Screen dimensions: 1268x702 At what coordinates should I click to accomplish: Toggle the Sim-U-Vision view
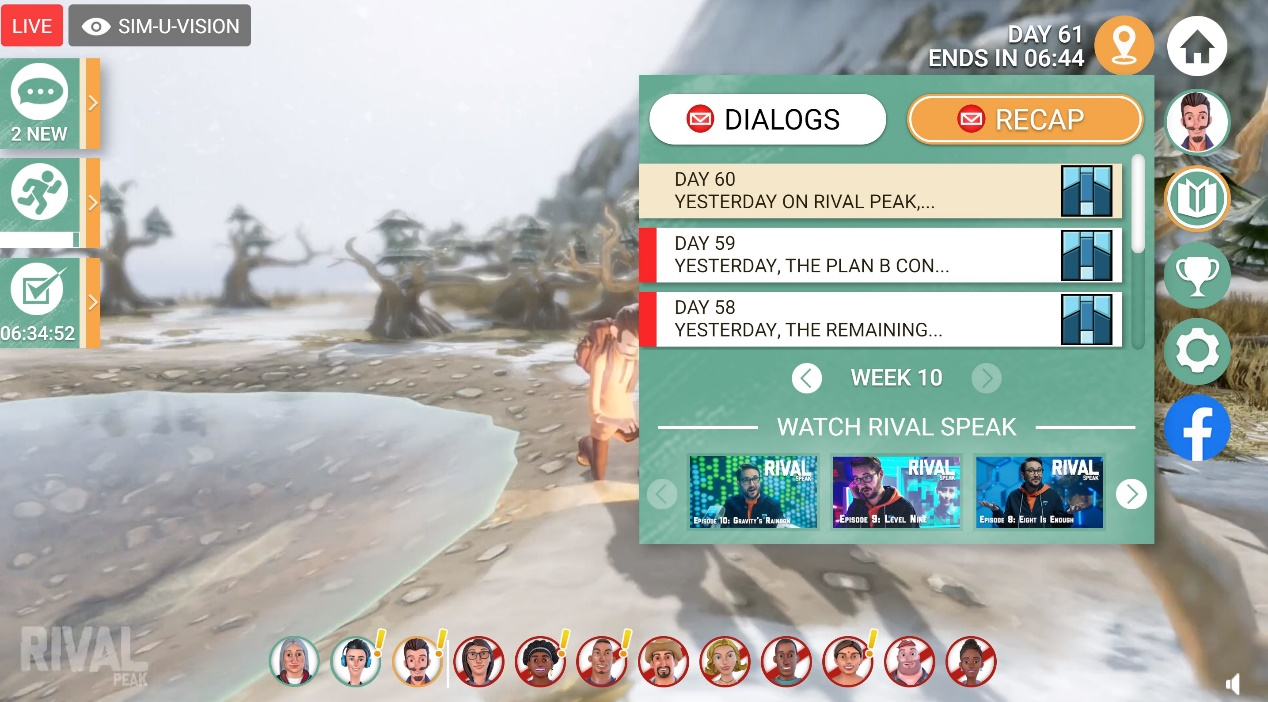[160, 26]
